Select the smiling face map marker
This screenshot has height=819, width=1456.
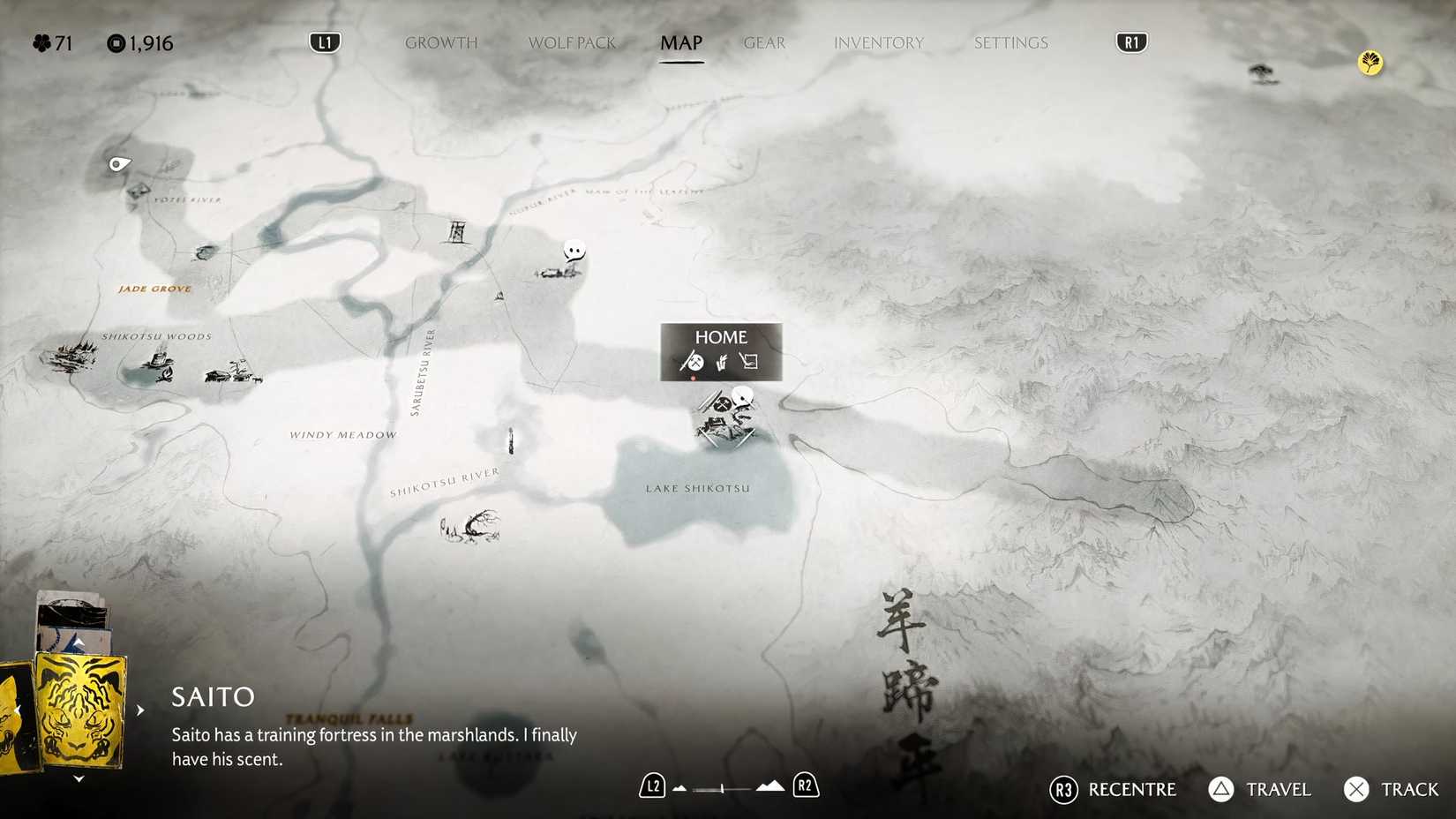point(574,252)
